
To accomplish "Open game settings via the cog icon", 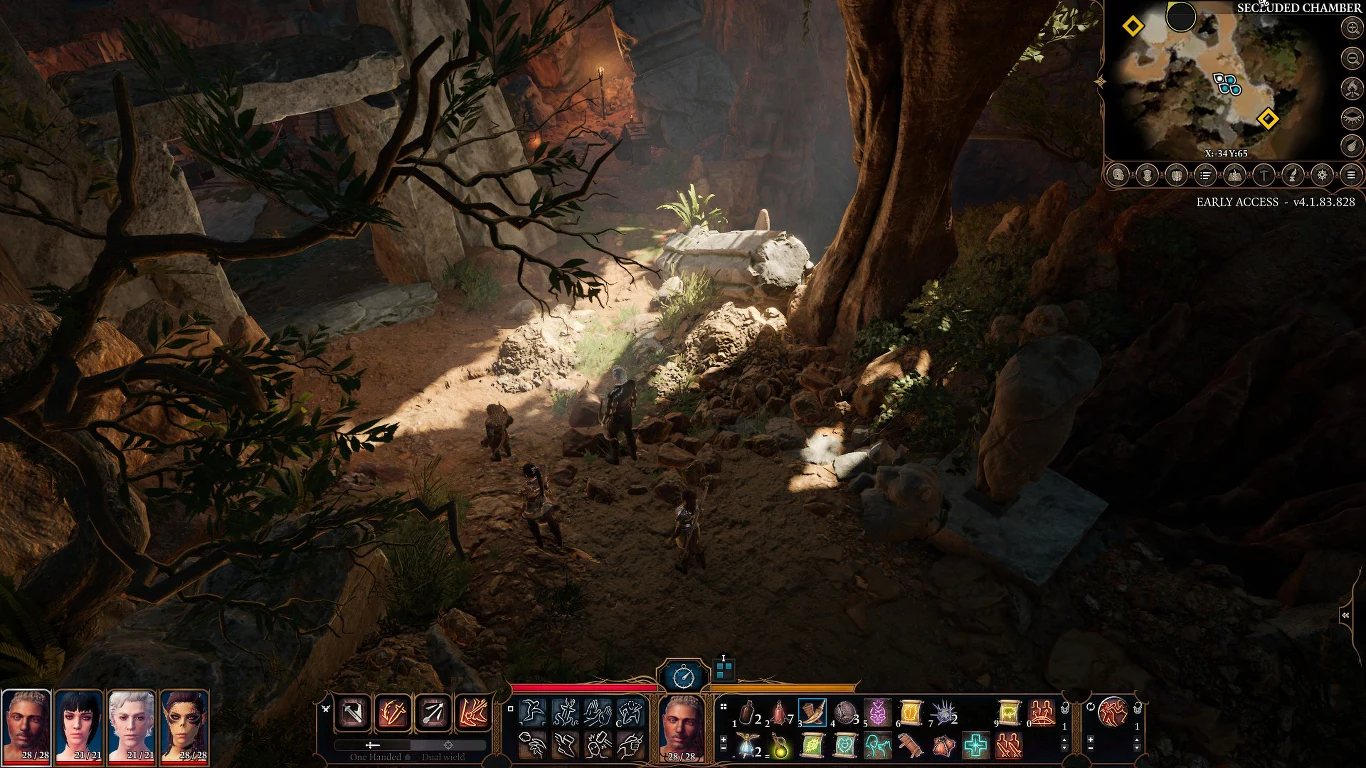I will [1322, 175].
